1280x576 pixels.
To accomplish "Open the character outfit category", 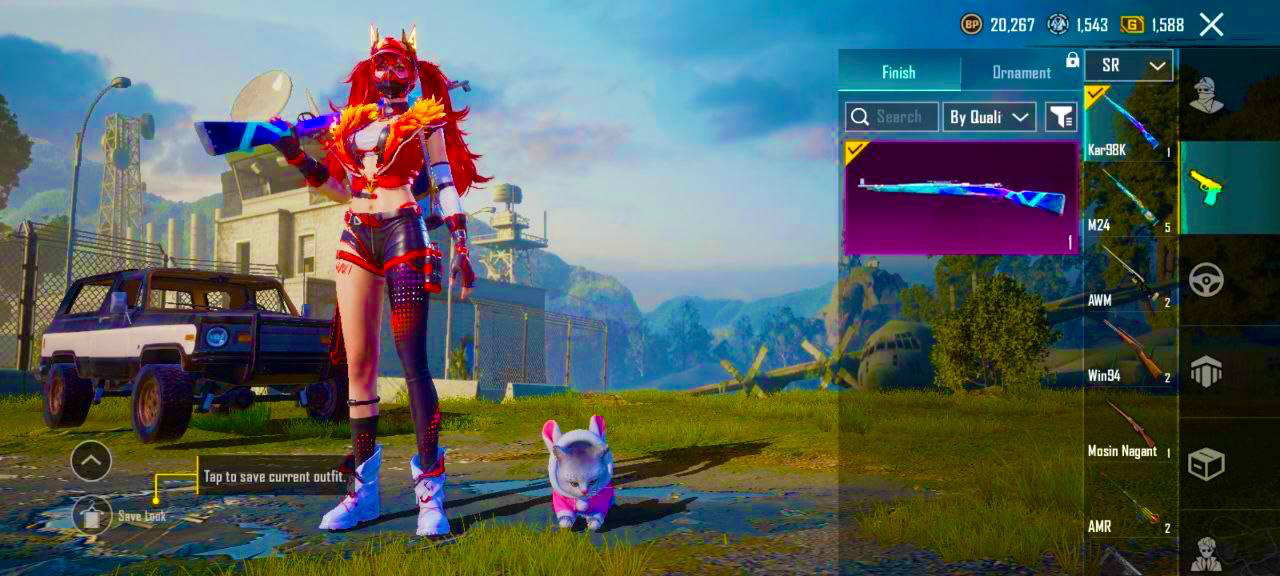I will (1207, 95).
